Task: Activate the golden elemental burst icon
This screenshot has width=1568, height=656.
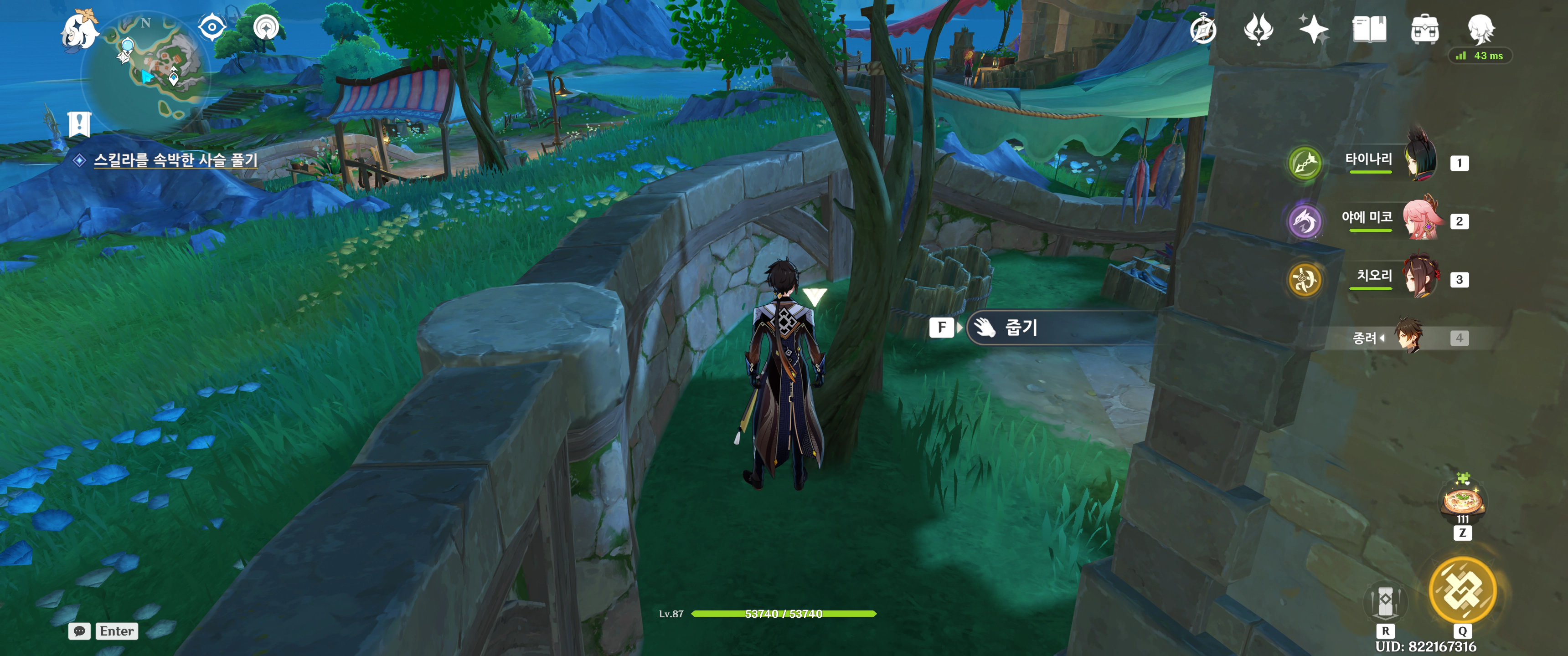Action: 1462,590
